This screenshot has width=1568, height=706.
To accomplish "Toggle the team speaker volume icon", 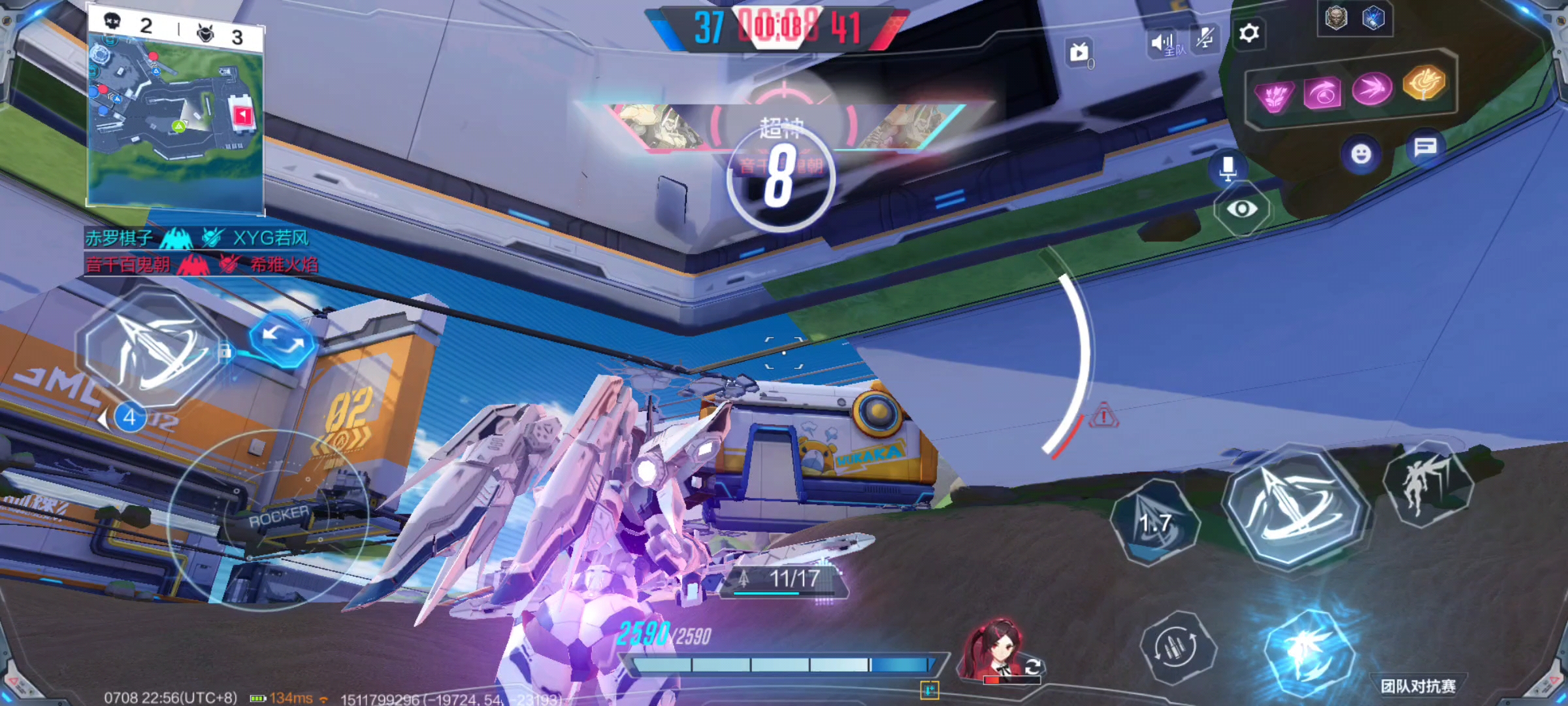I will point(1163,43).
